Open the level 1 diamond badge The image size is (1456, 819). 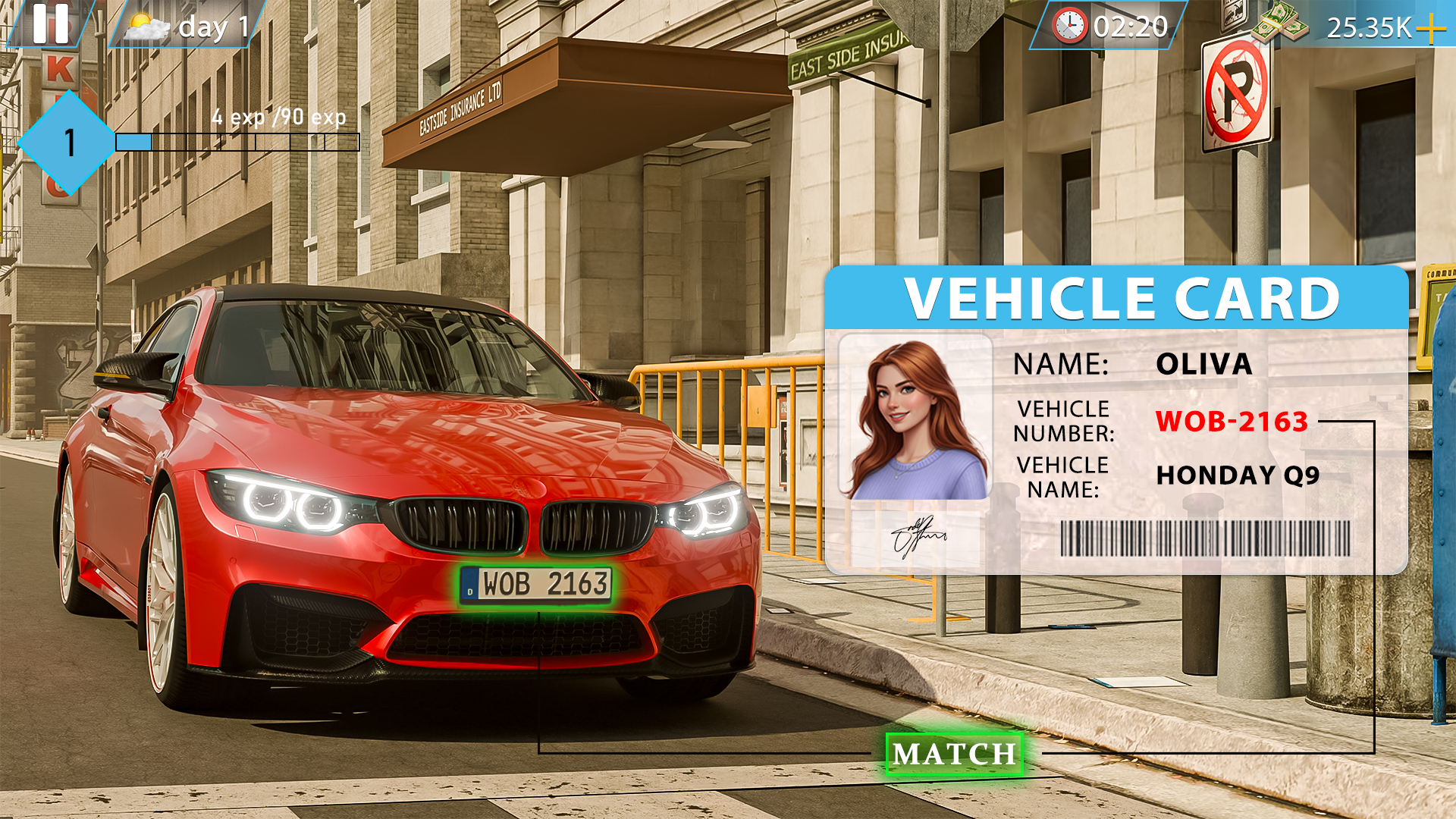tap(68, 143)
